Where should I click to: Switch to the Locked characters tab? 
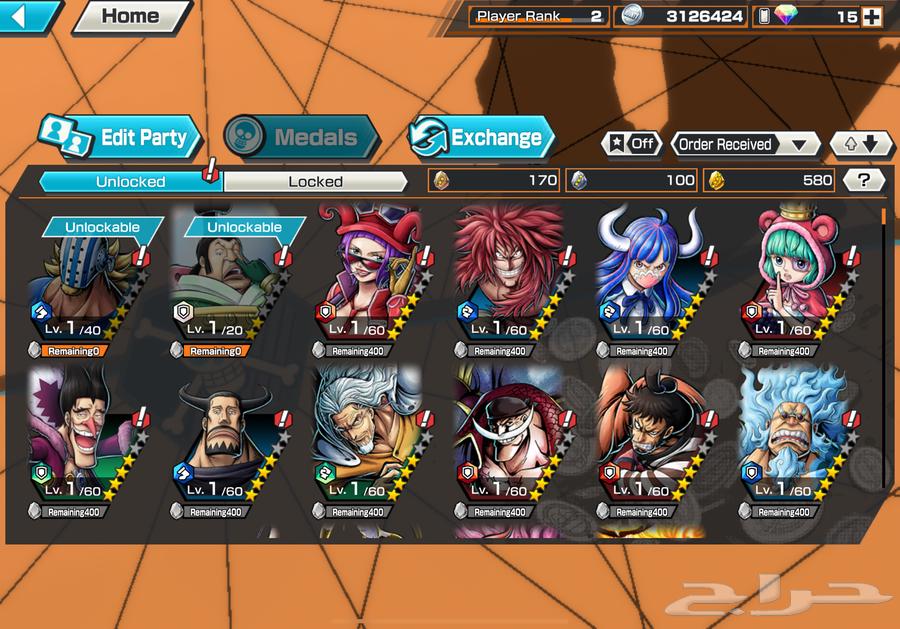(315, 181)
